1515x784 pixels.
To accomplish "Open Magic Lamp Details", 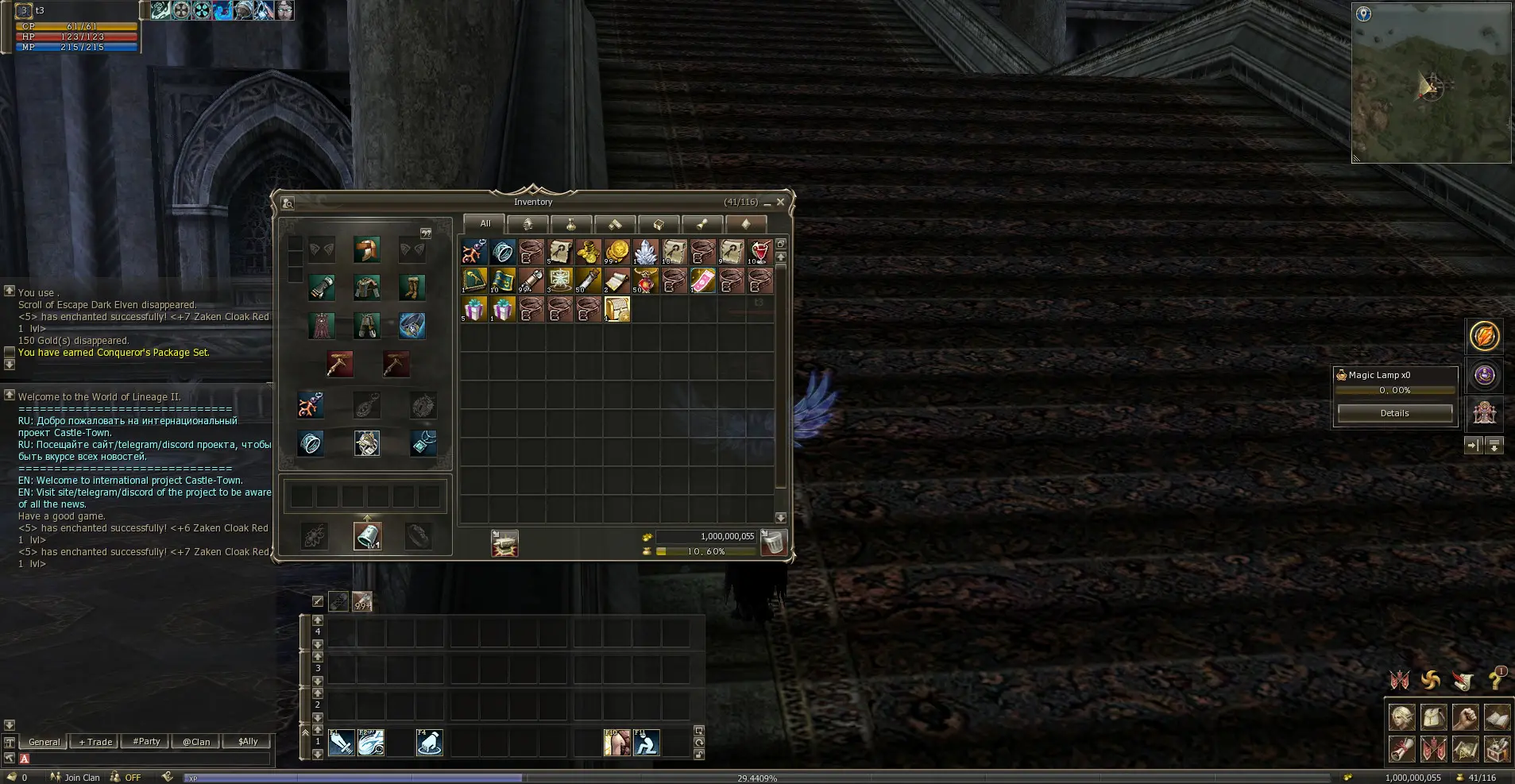I will (1394, 413).
